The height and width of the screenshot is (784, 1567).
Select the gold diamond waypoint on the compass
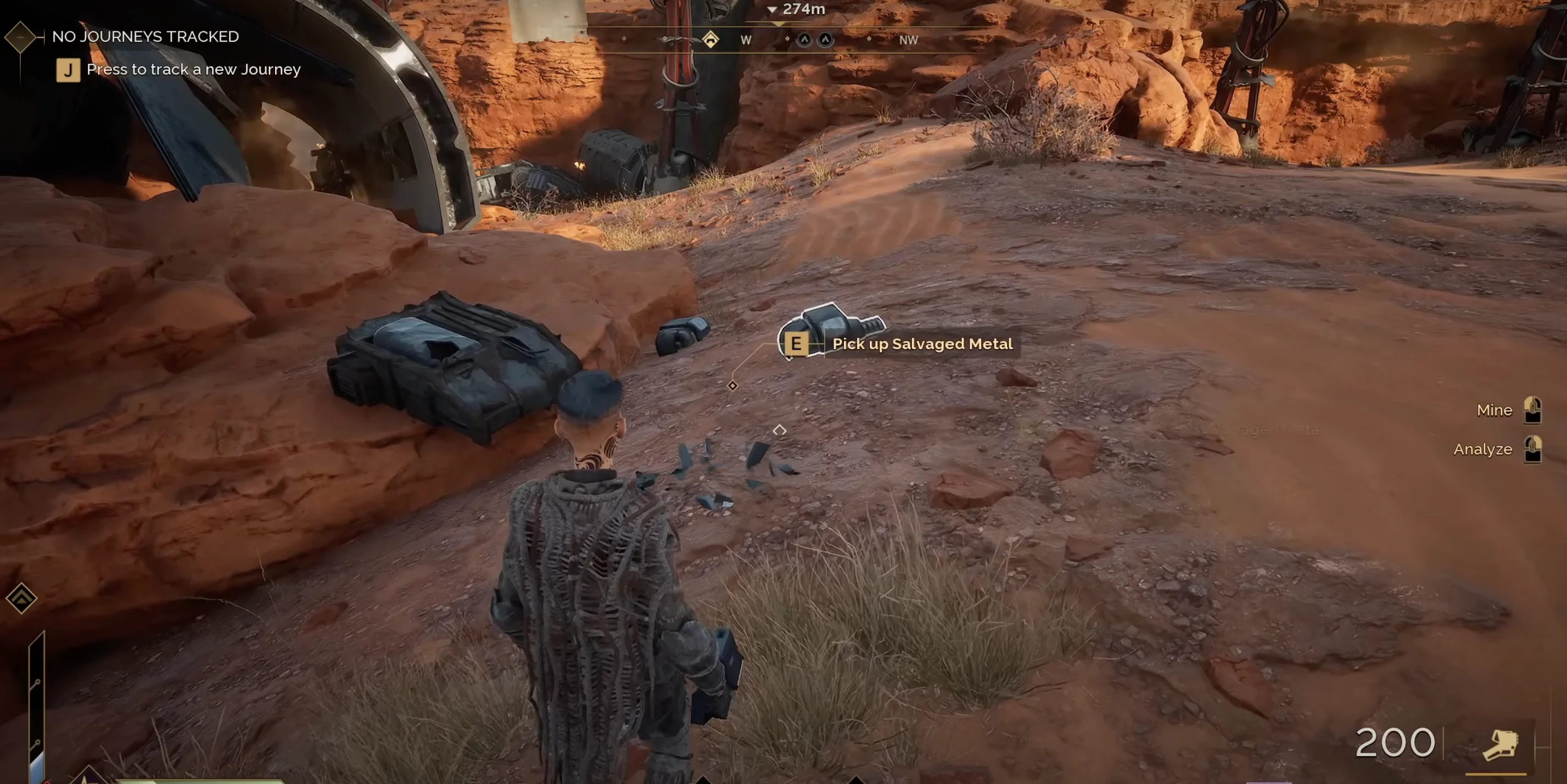(x=710, y=40)
